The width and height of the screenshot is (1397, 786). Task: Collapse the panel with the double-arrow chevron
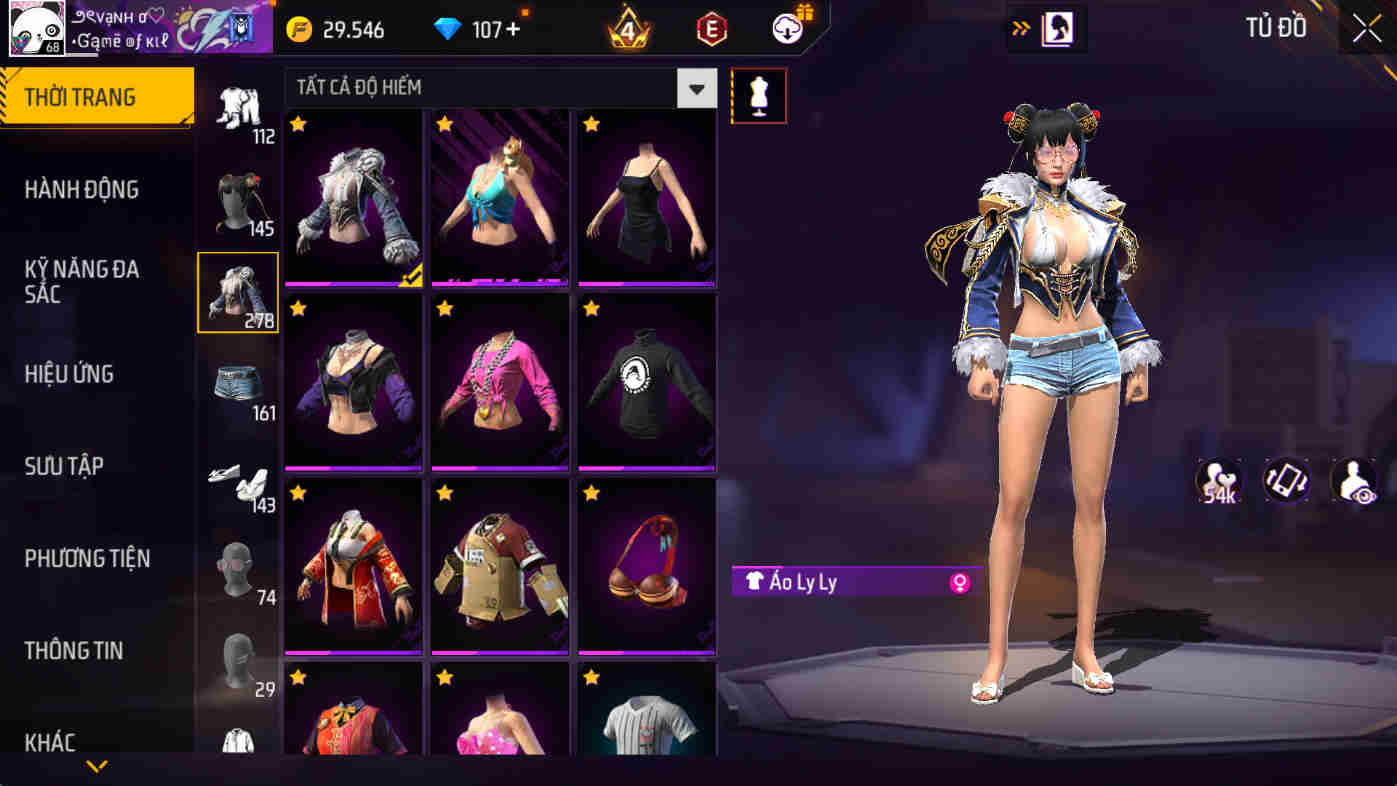(1021, 29)
